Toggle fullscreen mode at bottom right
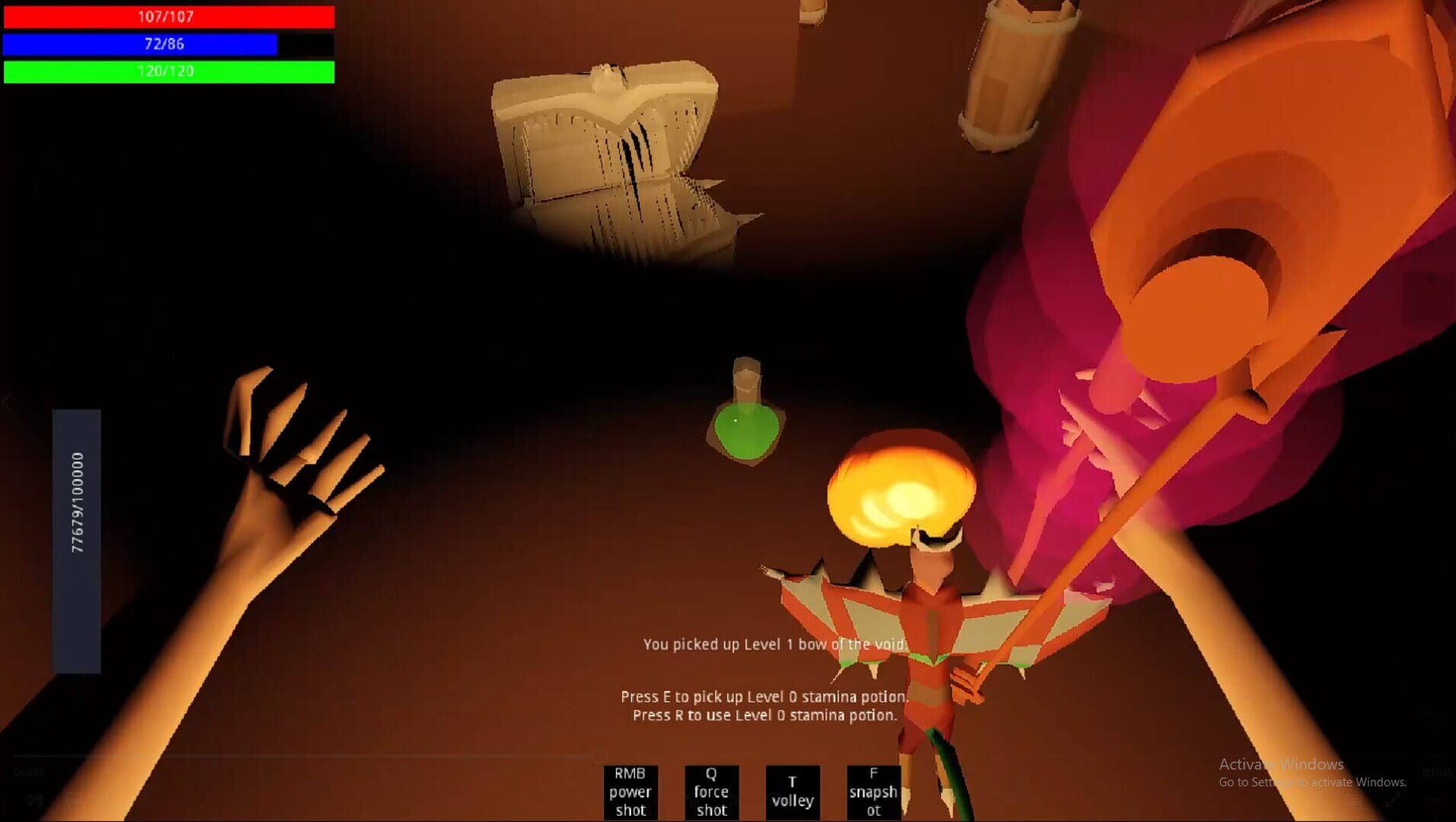1456x822 pixels. pyautogui.click(x=1392, y=801)
